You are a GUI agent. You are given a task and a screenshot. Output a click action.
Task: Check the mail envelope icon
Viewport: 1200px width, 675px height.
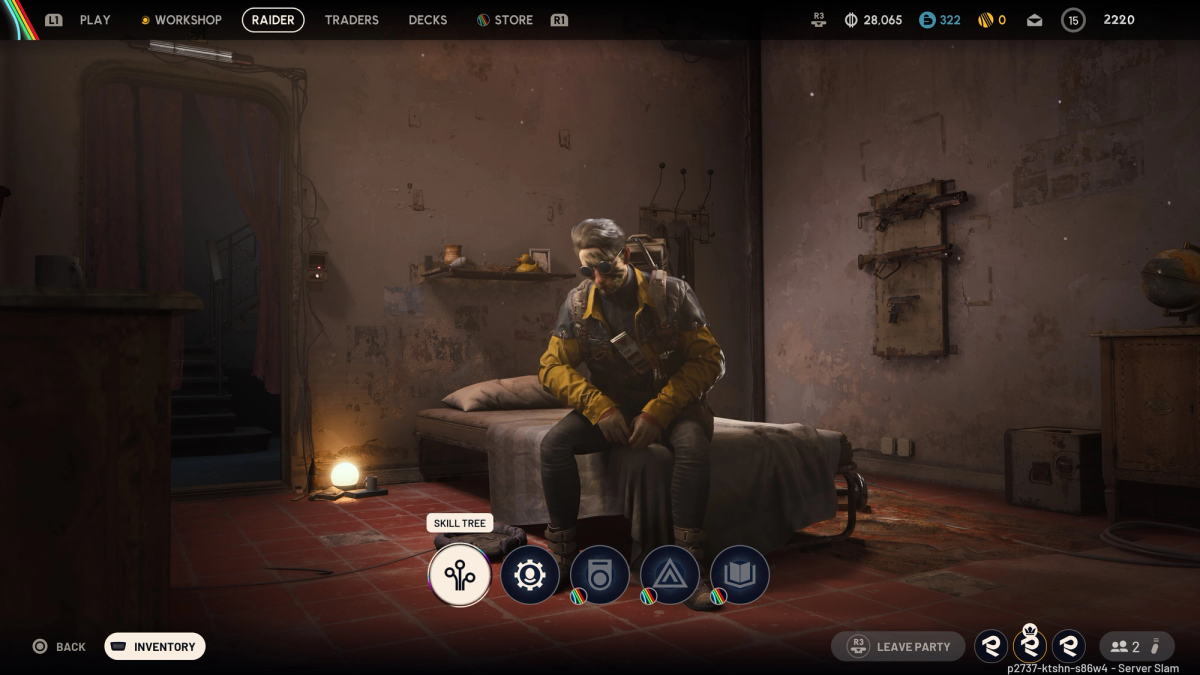(1034, 20)
